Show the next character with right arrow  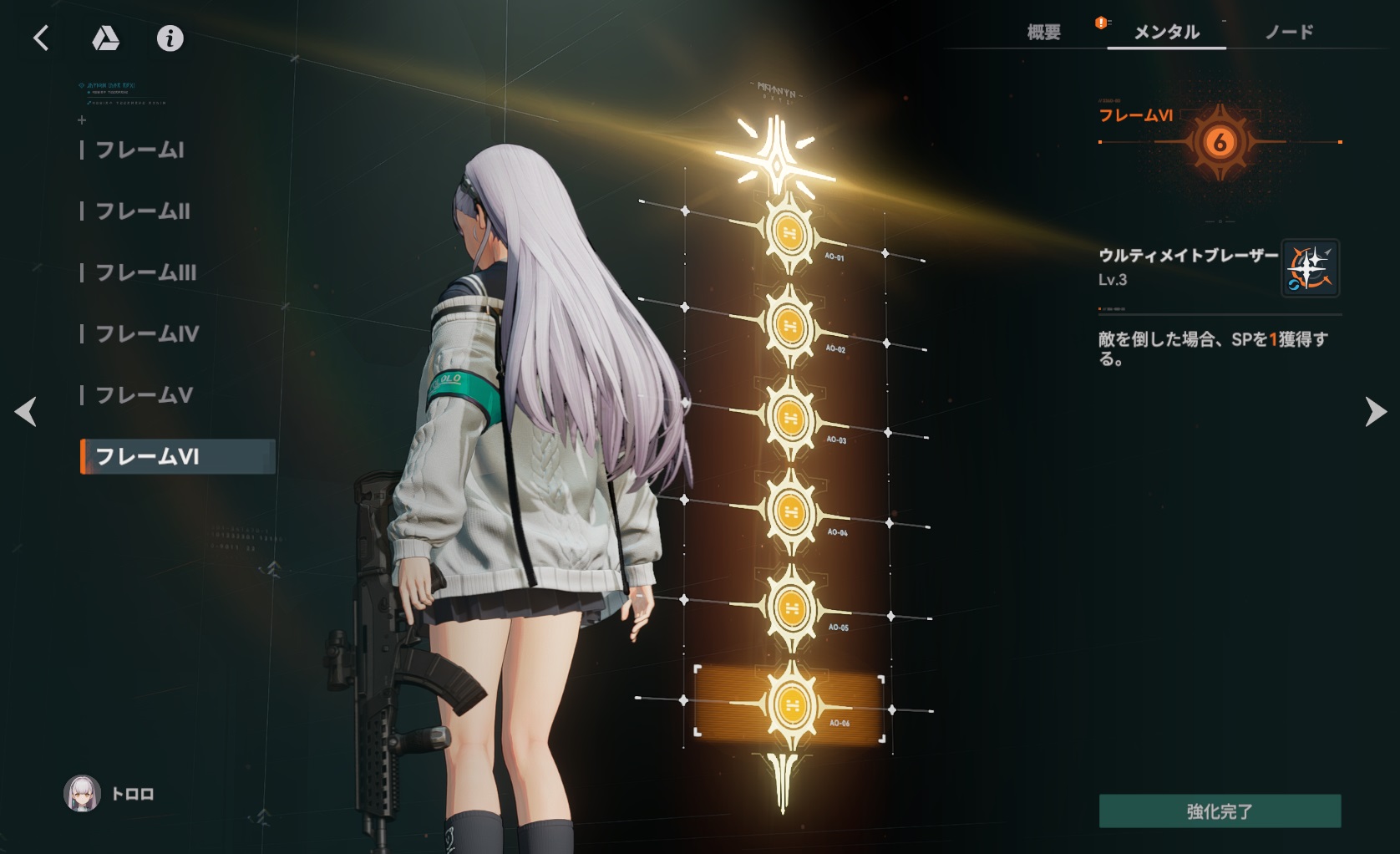click(x=1375, y=412)
